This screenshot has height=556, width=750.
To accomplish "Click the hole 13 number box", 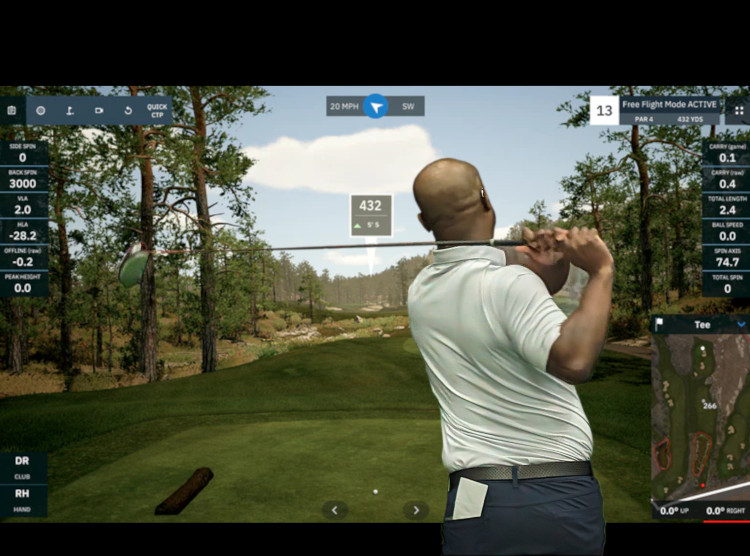I will tap(603, 110).
